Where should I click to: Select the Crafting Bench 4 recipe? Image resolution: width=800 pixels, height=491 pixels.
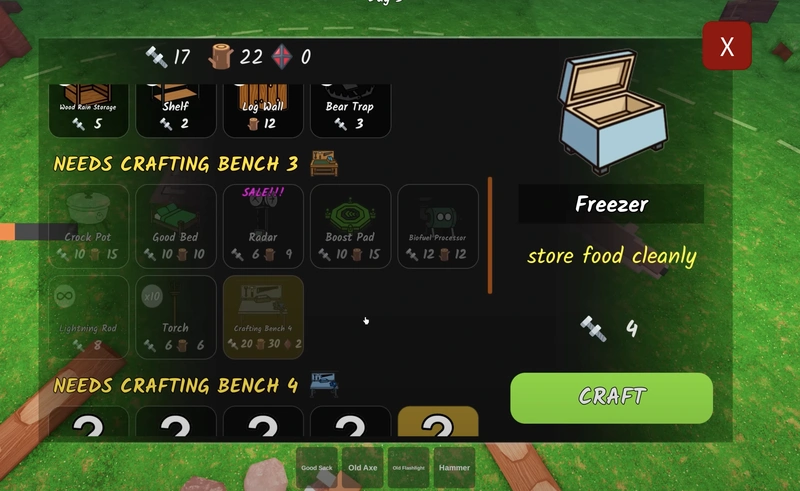tap(262, 317)
